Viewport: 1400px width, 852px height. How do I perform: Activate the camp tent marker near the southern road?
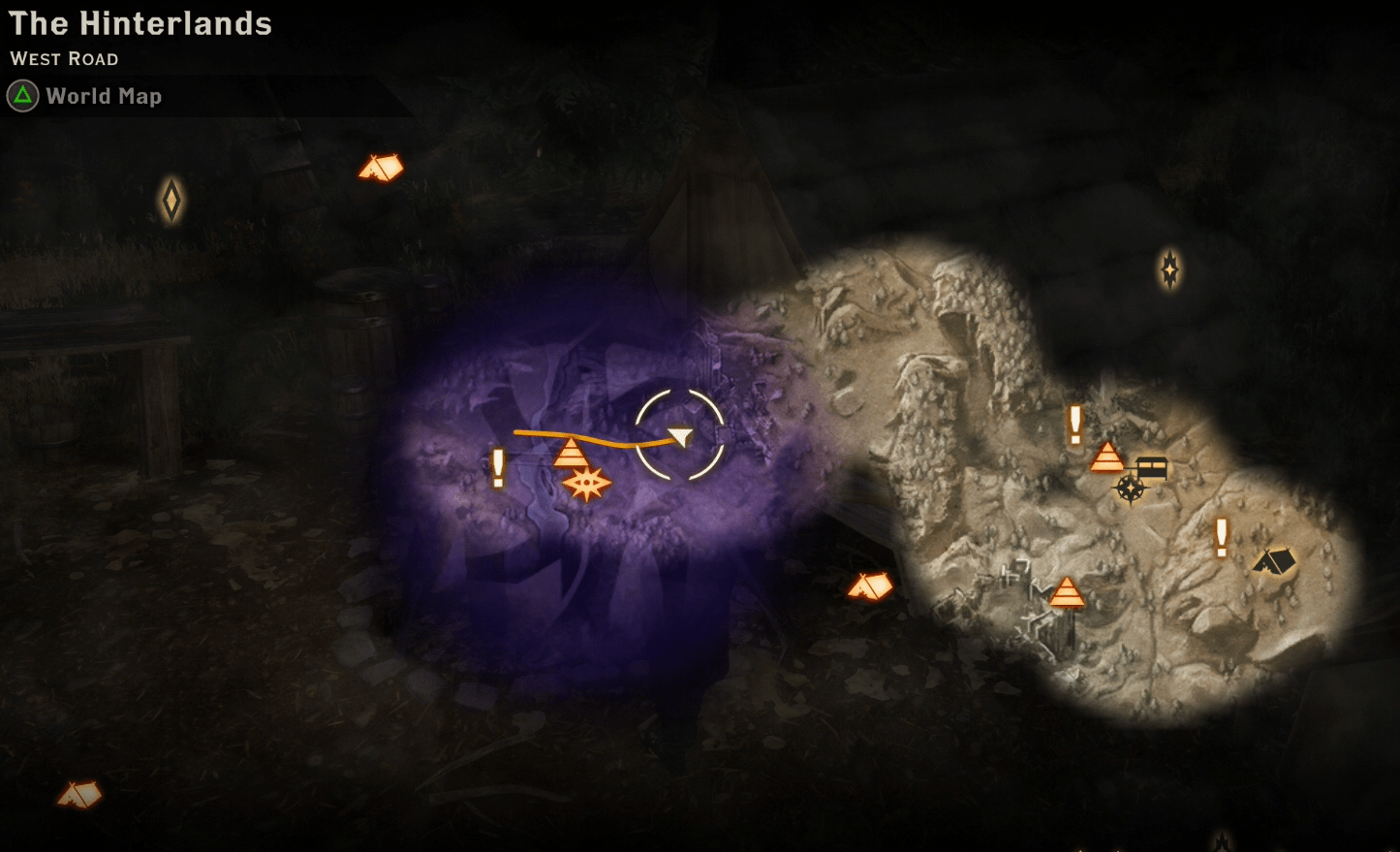pos(871,585)
